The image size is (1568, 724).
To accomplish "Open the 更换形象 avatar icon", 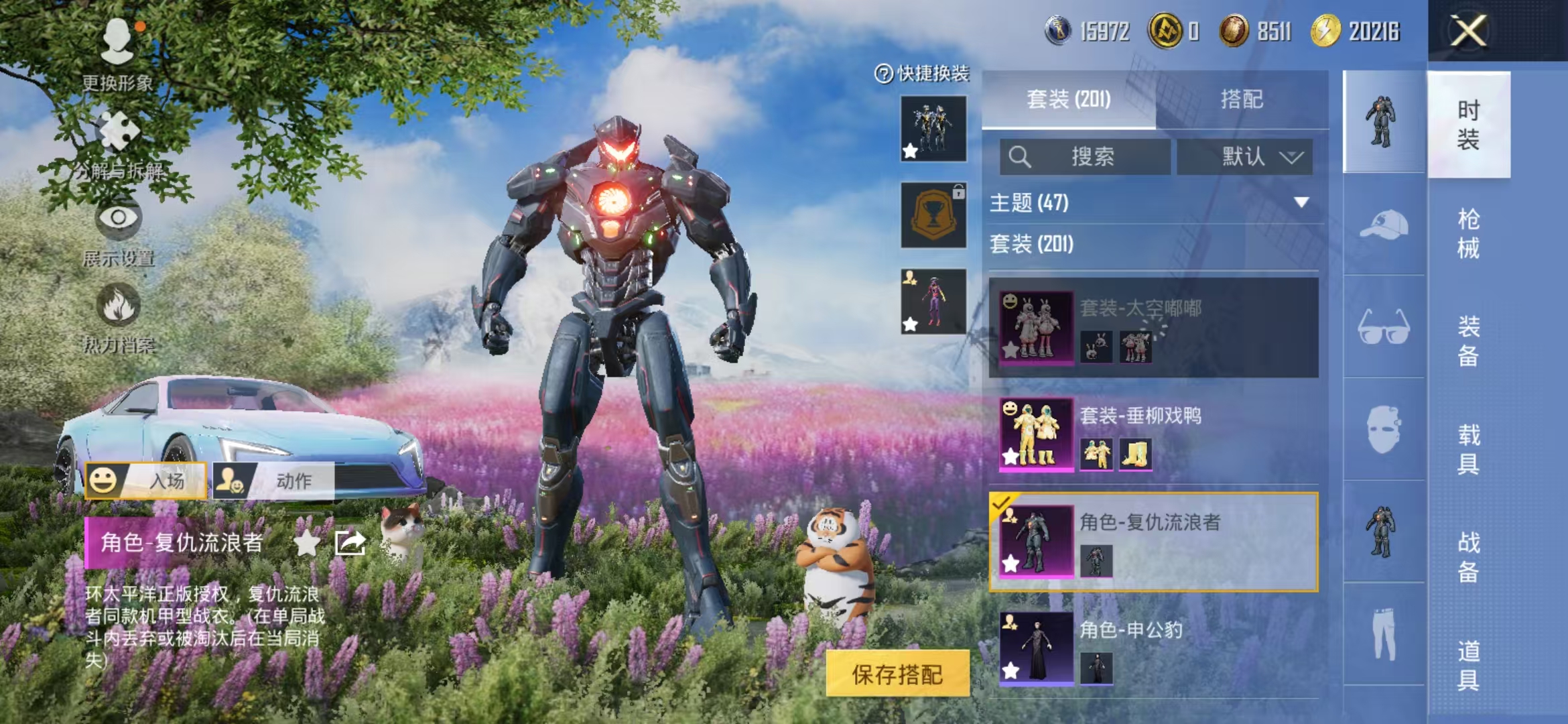I will pyautogui.click(x=119, y=42).
